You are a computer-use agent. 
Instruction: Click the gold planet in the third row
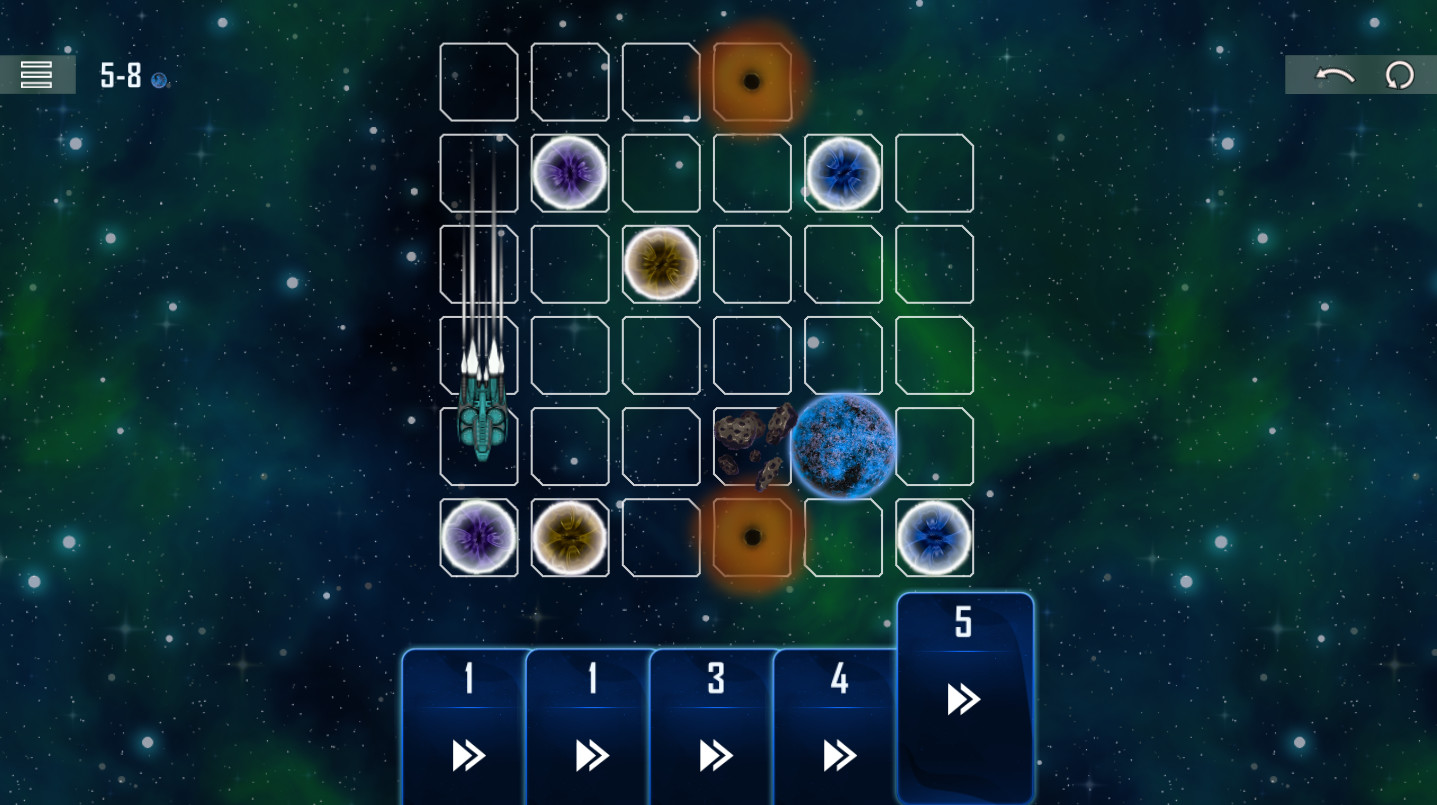tap(661, 264)
